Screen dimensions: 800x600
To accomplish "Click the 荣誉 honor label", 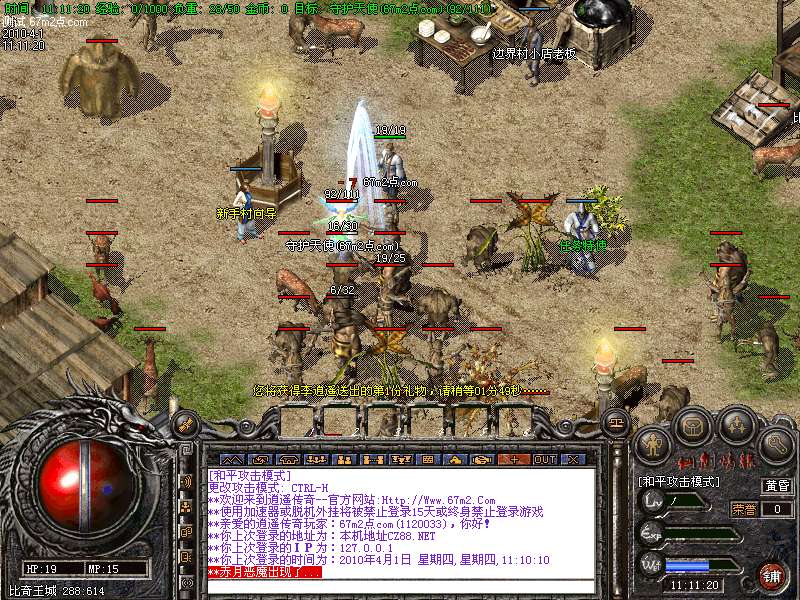I will [x=745, y=509].
